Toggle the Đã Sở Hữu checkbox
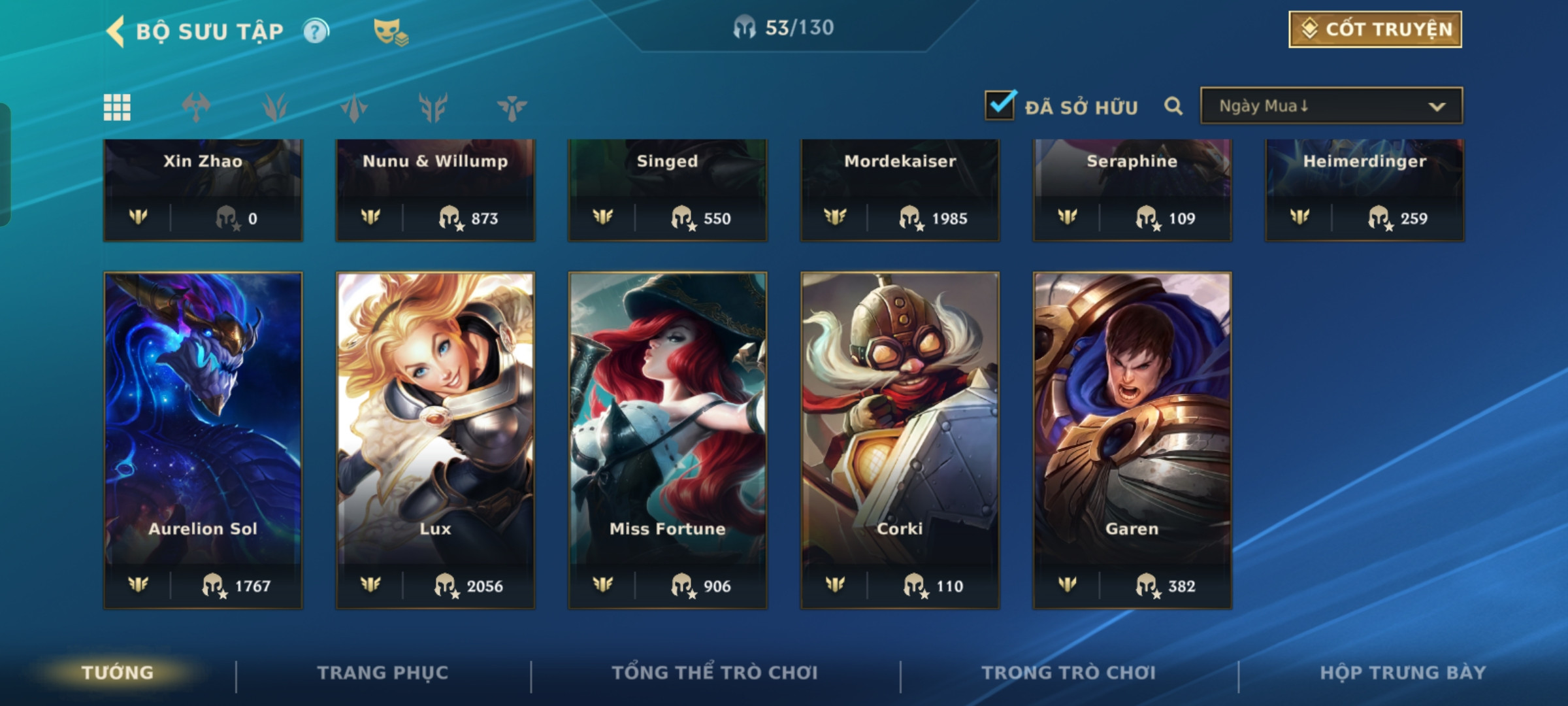Image resolution: width=1568 pixels, height=706 pixels. tap(1000, 105)
